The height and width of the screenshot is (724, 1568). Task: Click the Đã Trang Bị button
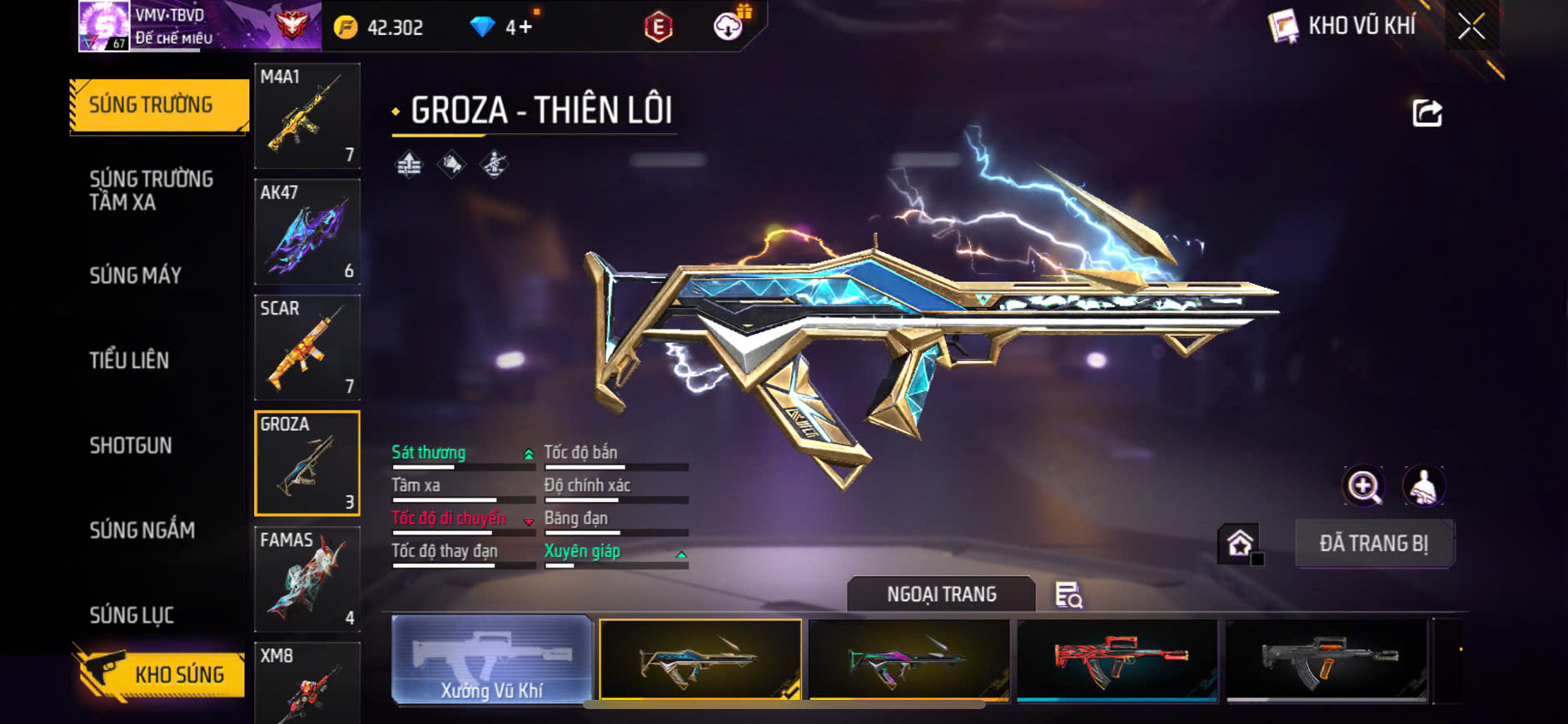1373,544
